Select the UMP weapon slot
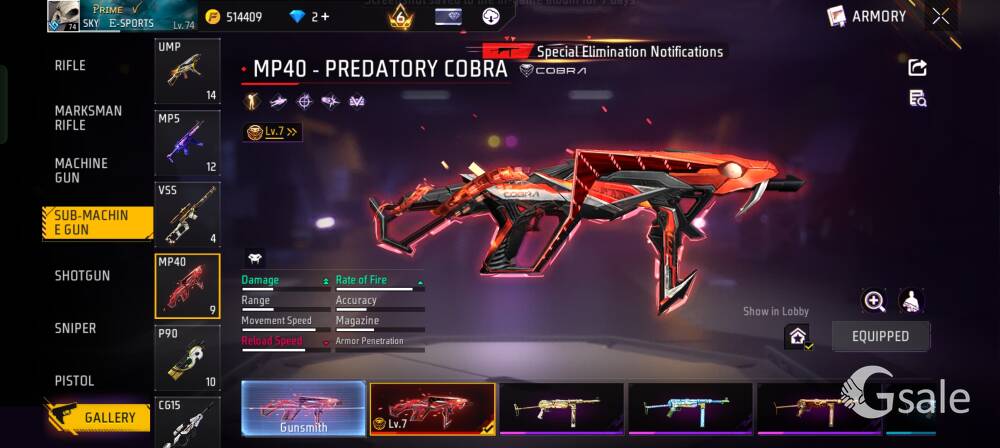The width and height of the screenshot is (1000, 448). [x=187, y=72]
